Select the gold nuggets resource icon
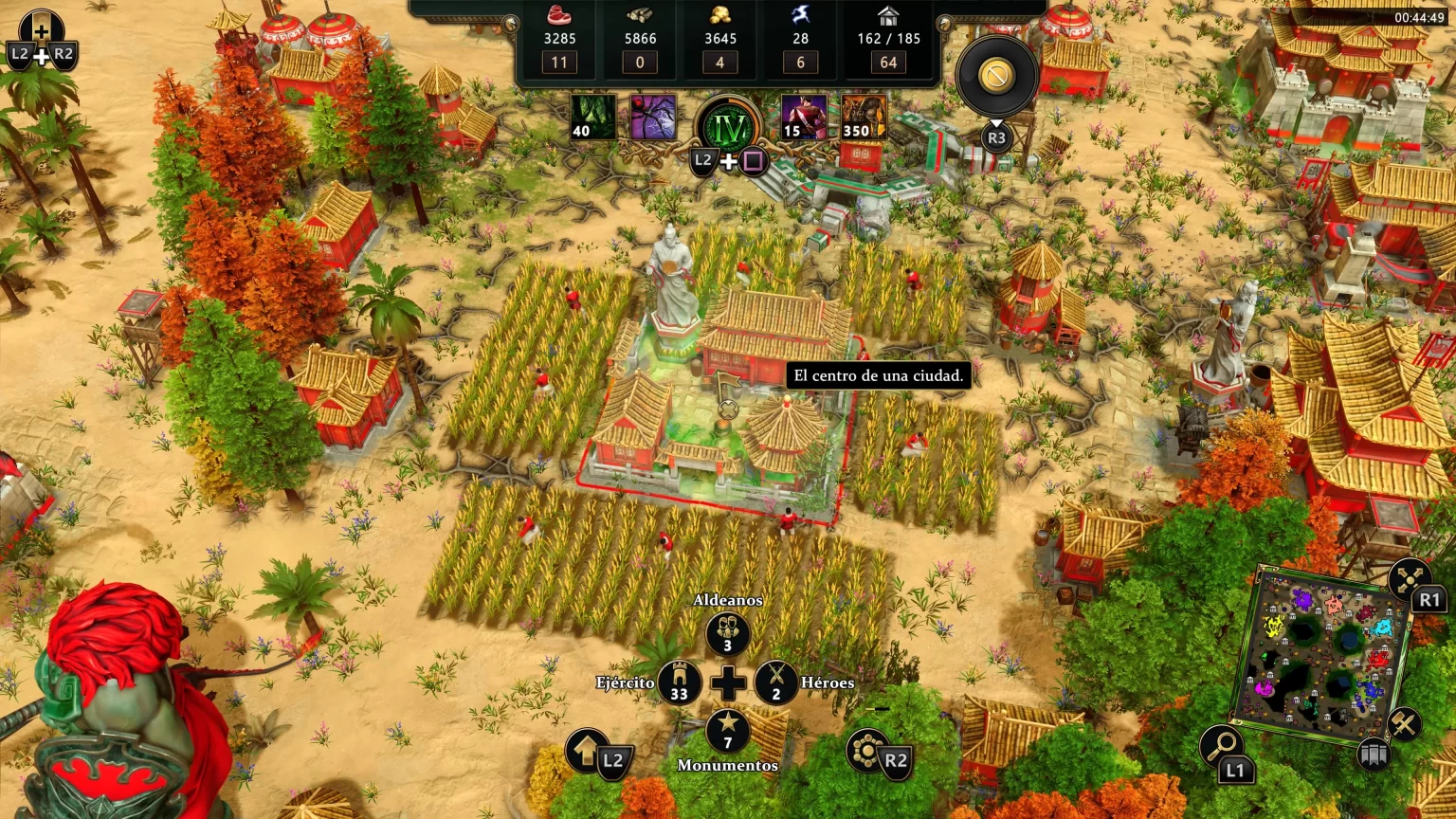 720,16
